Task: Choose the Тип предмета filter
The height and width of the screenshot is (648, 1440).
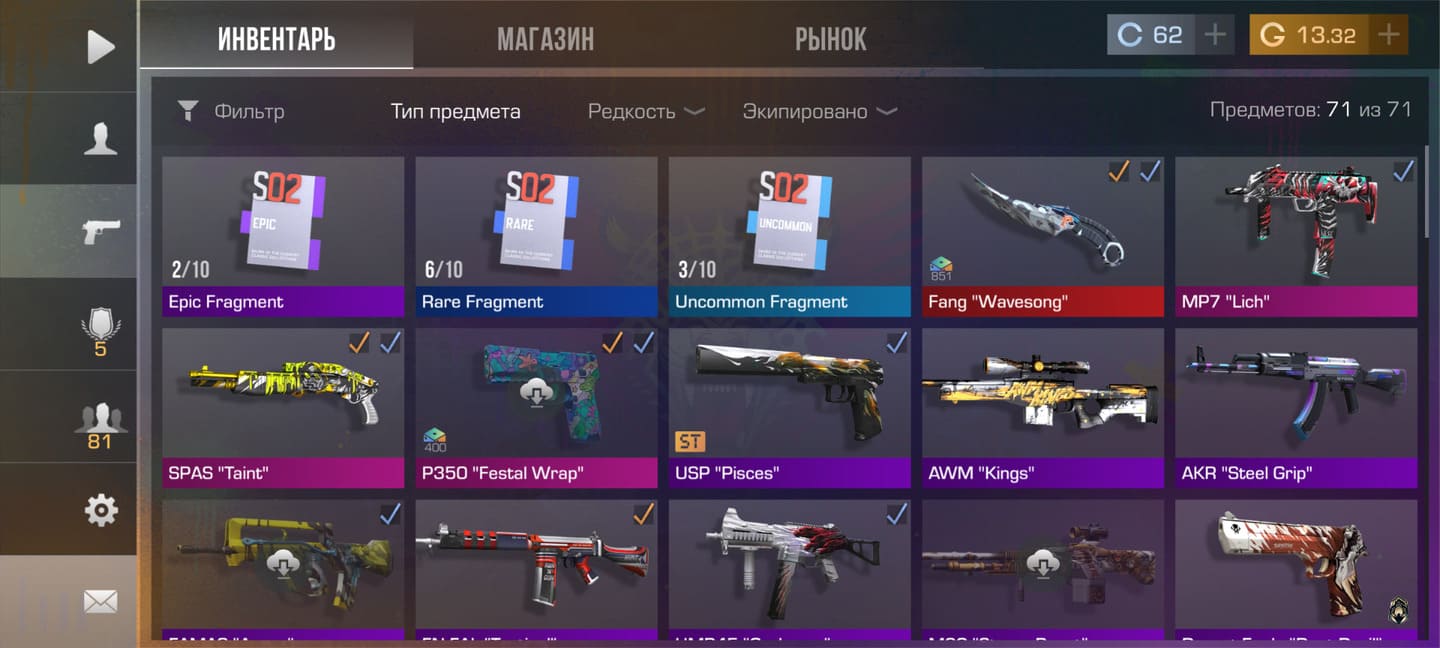Action: pos(455,111)
